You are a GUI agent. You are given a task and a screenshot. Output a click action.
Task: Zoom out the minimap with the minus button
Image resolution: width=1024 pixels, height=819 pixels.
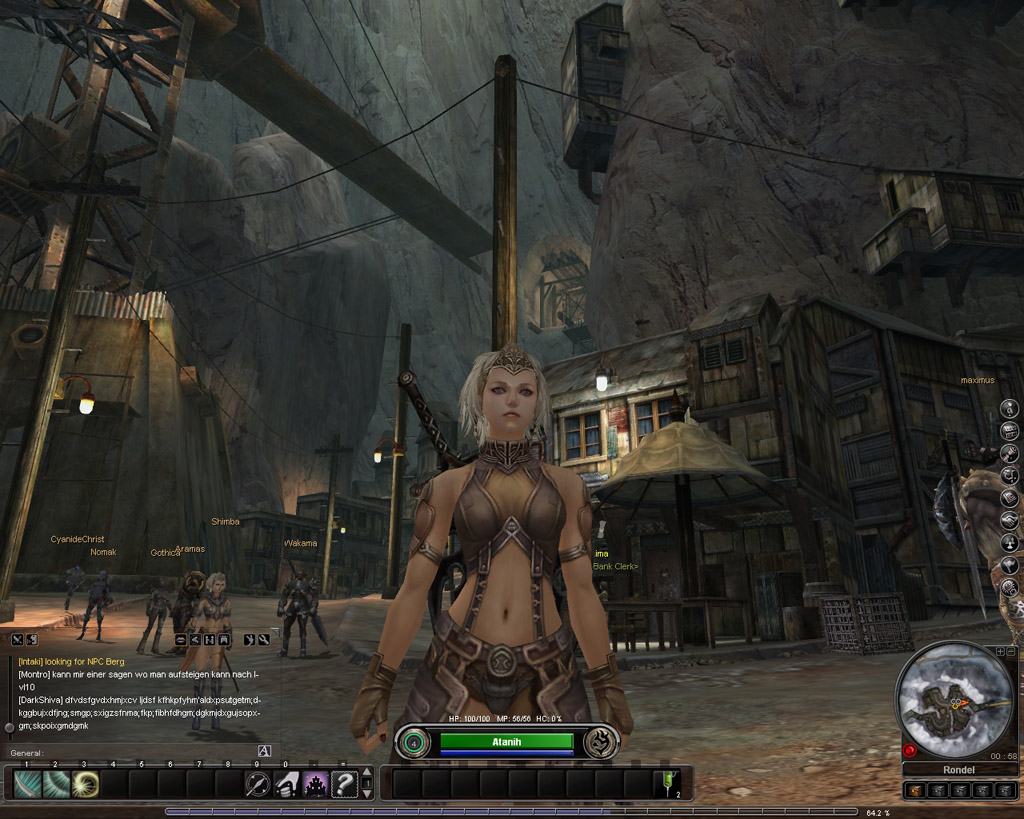point(1011,652)
